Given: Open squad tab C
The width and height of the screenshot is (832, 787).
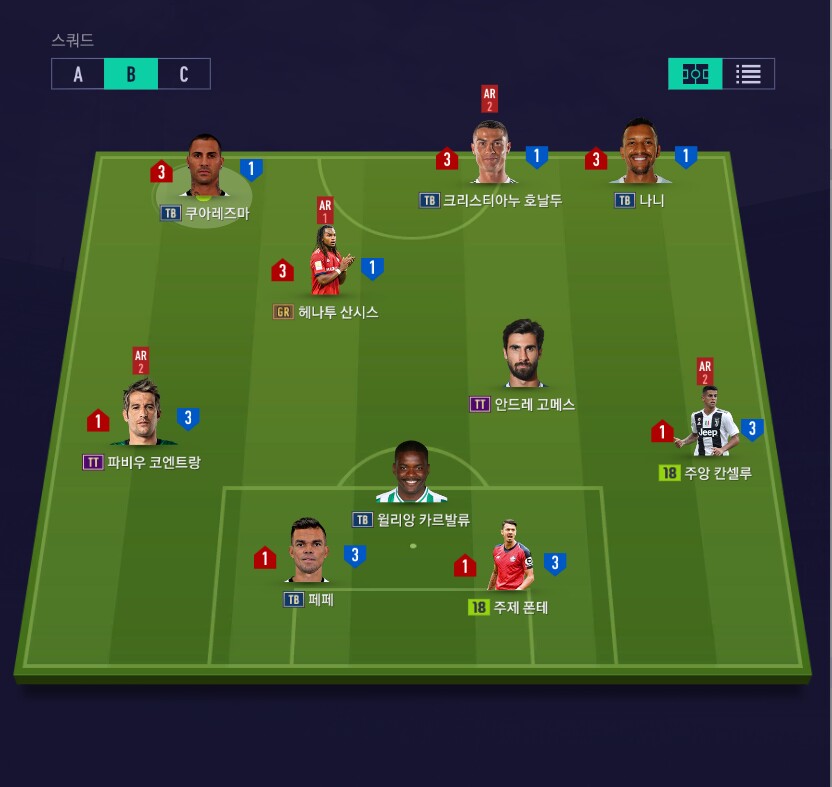Looking at the screenshot, I should (184, 74).
